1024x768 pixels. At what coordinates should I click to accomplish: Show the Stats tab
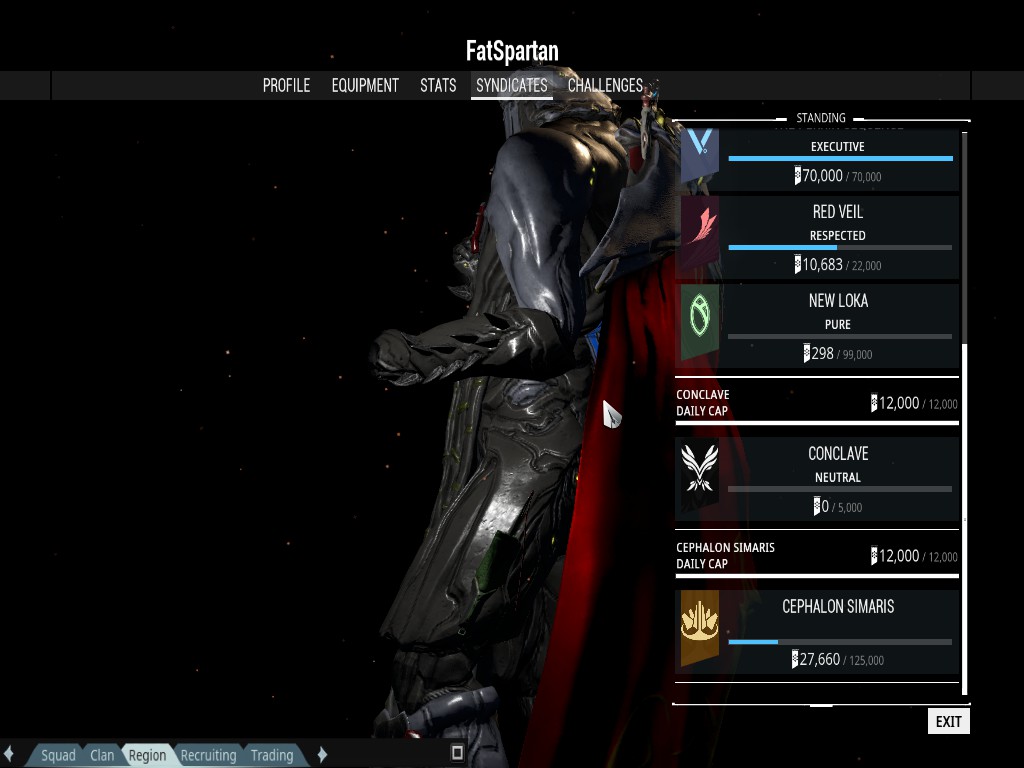438,86
